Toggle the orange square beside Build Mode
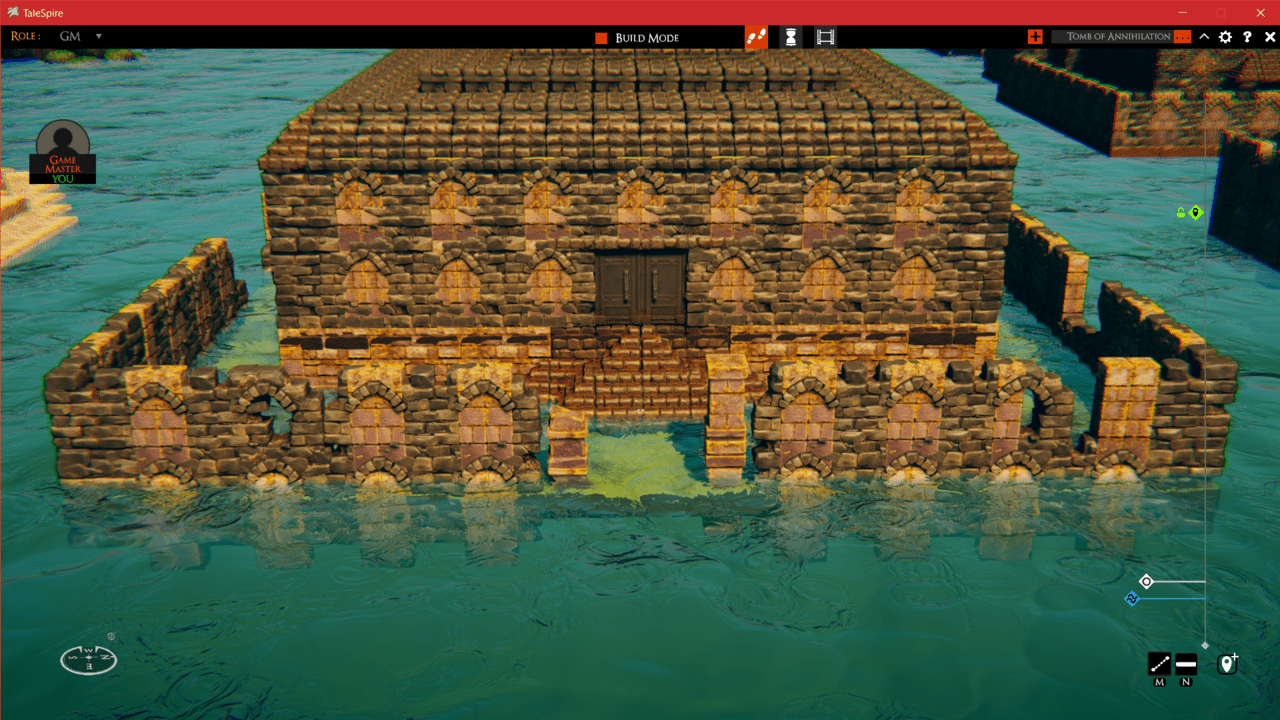Image resolution: width=1280 pixels, height=720 pixels. click(x=600, y=36)
